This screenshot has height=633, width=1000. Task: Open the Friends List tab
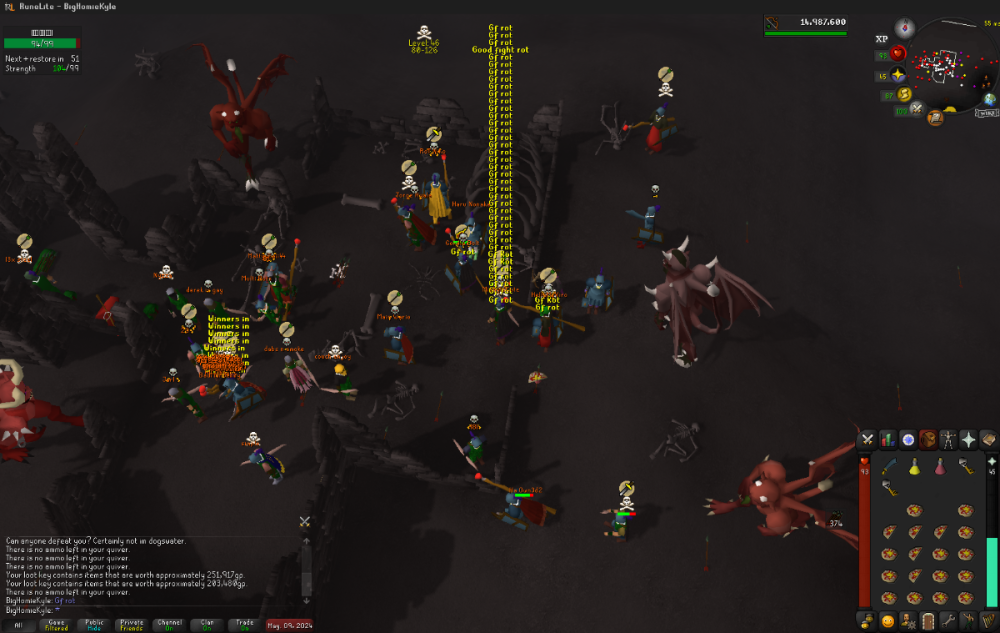887,621
